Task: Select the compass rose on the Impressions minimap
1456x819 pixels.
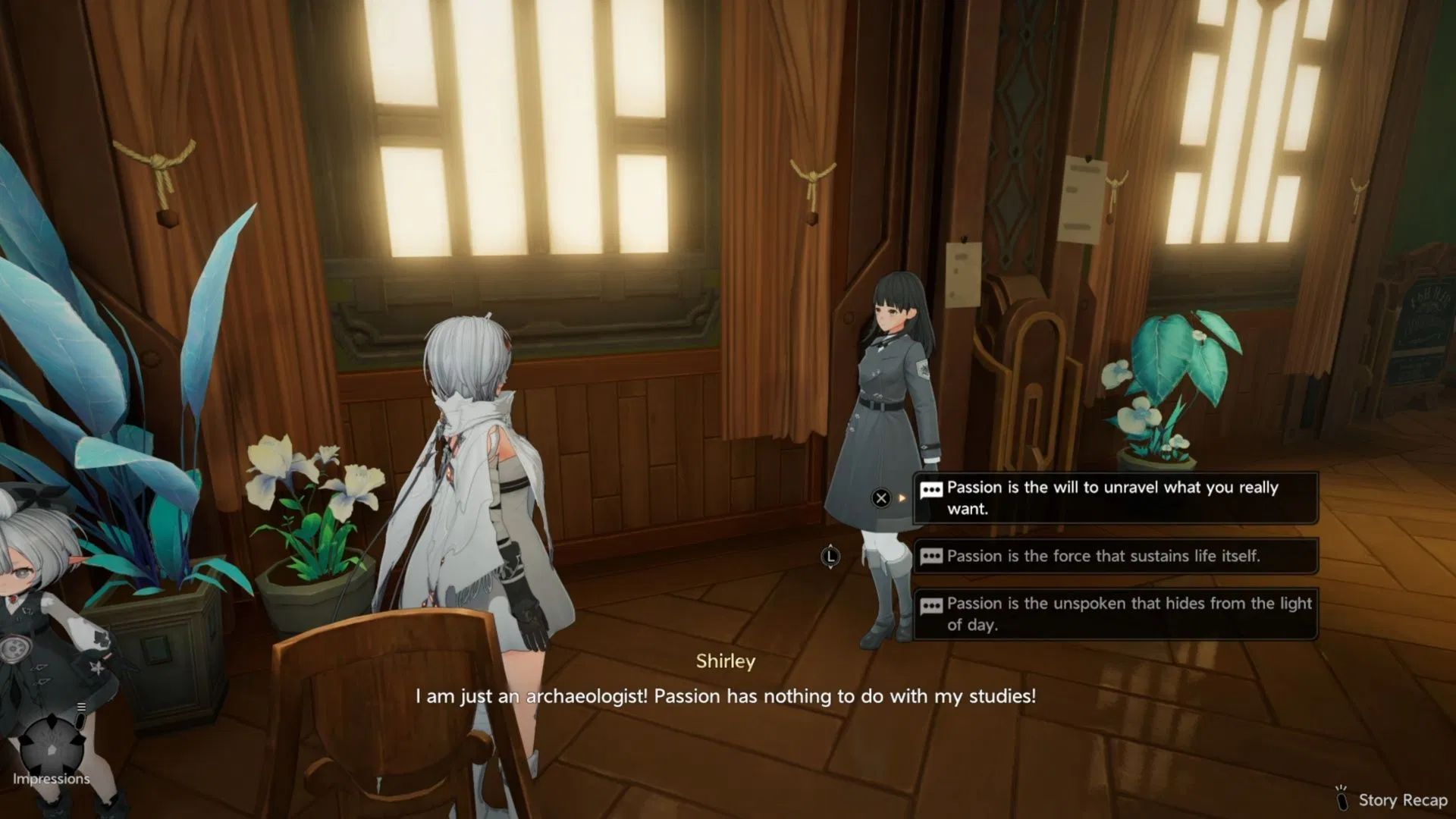Action: tap(52, 748)
